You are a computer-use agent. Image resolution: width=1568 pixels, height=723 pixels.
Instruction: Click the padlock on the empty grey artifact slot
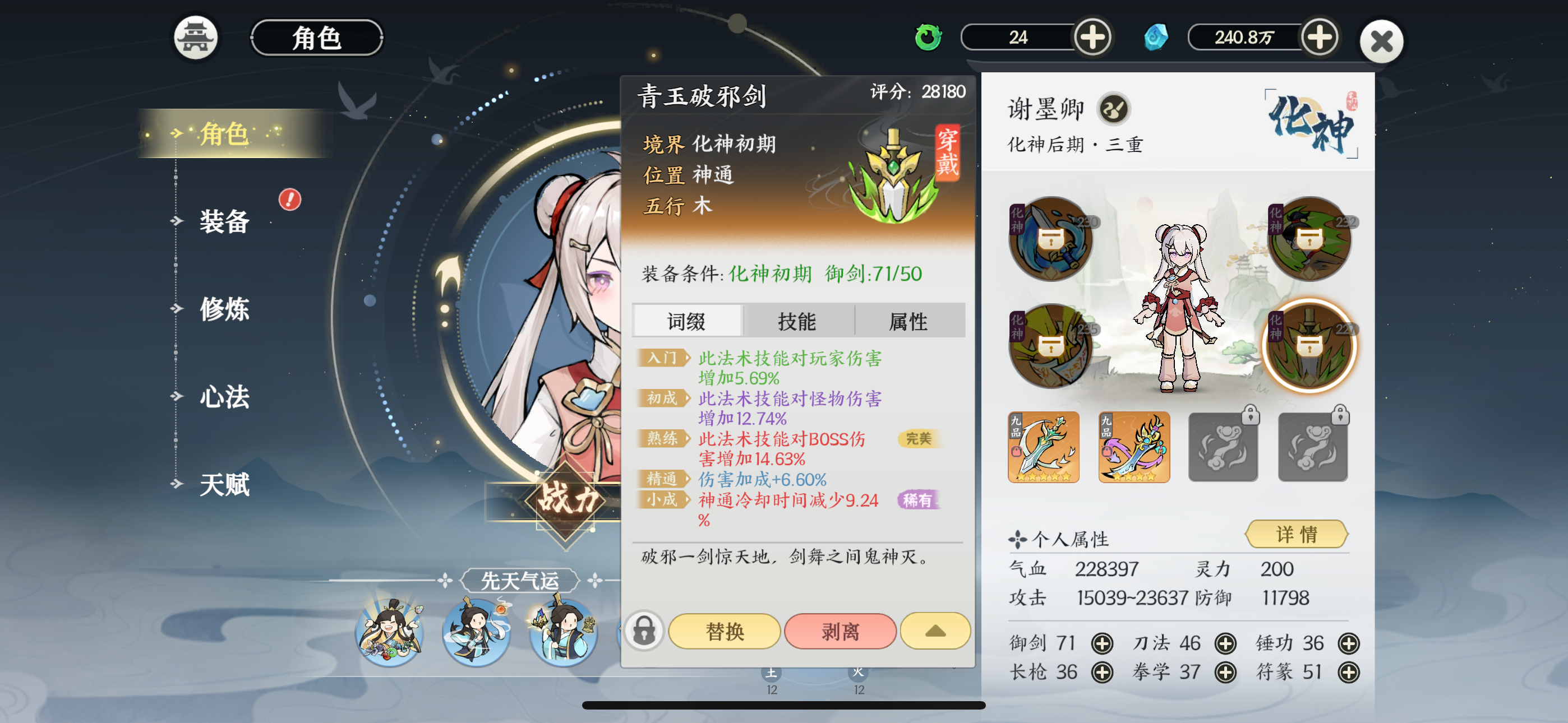pos(1250,416)
